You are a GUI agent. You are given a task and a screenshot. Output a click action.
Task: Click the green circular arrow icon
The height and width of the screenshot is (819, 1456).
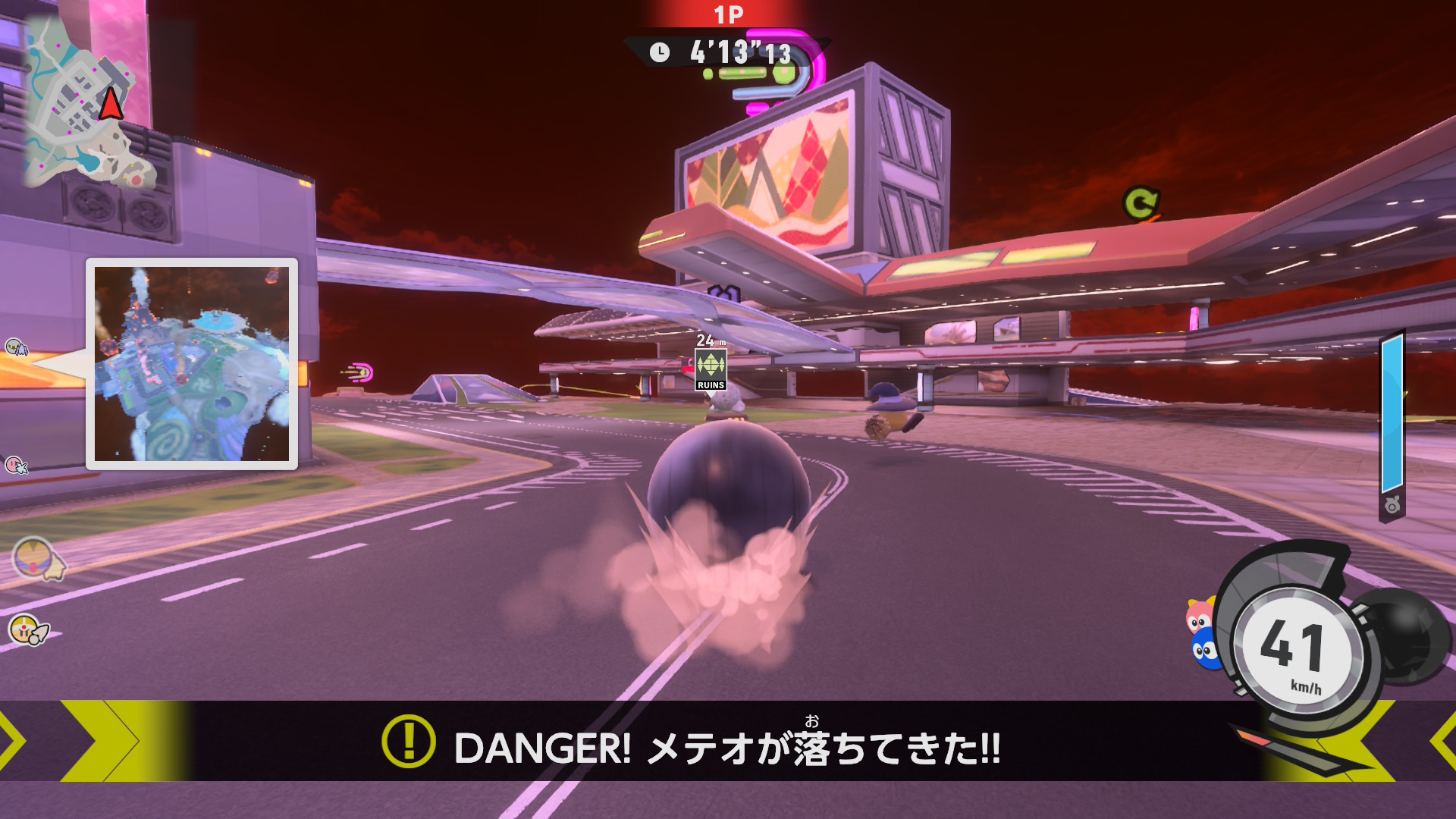pos(1141,203)
